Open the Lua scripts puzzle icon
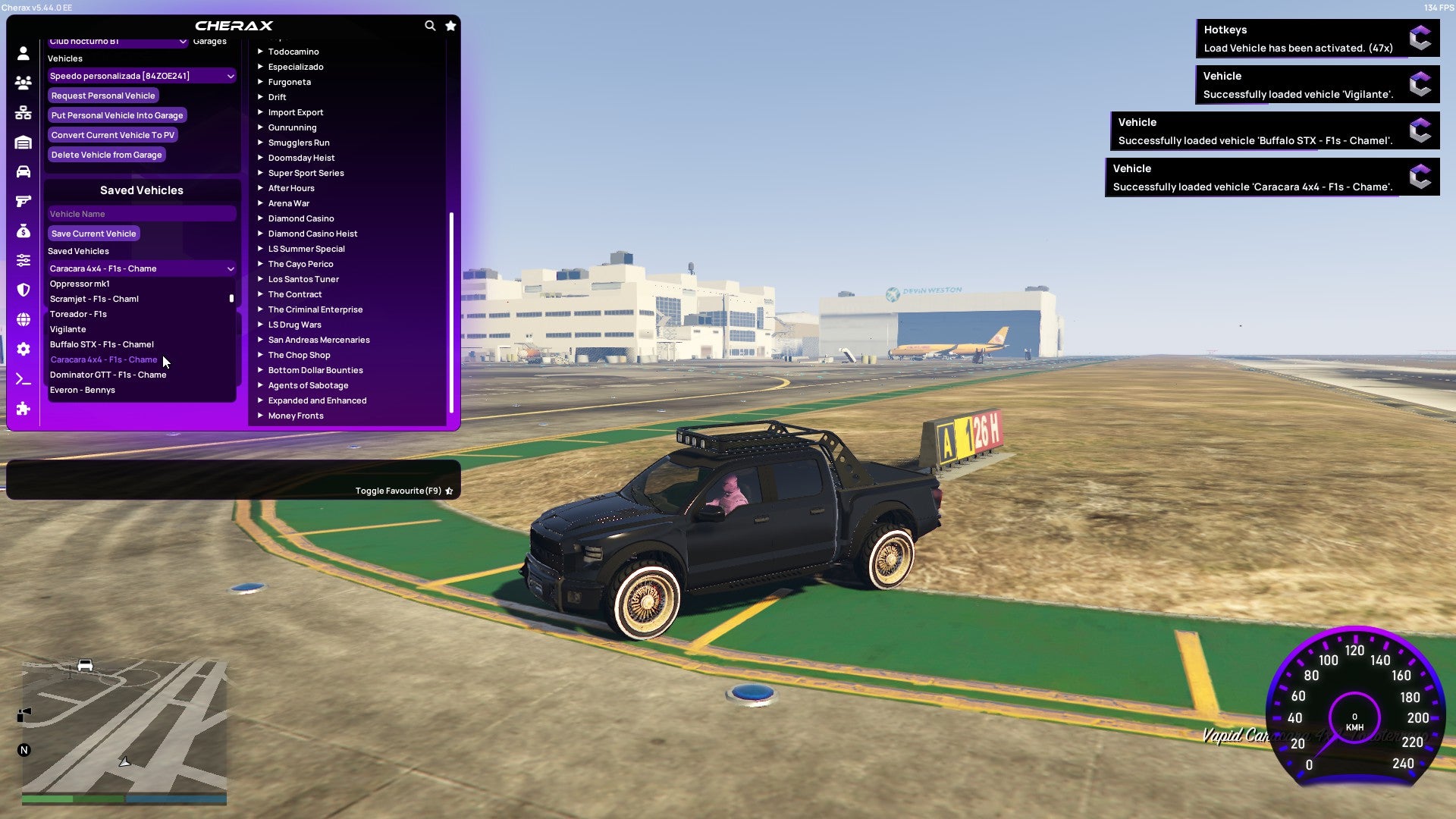 point(22,409)
